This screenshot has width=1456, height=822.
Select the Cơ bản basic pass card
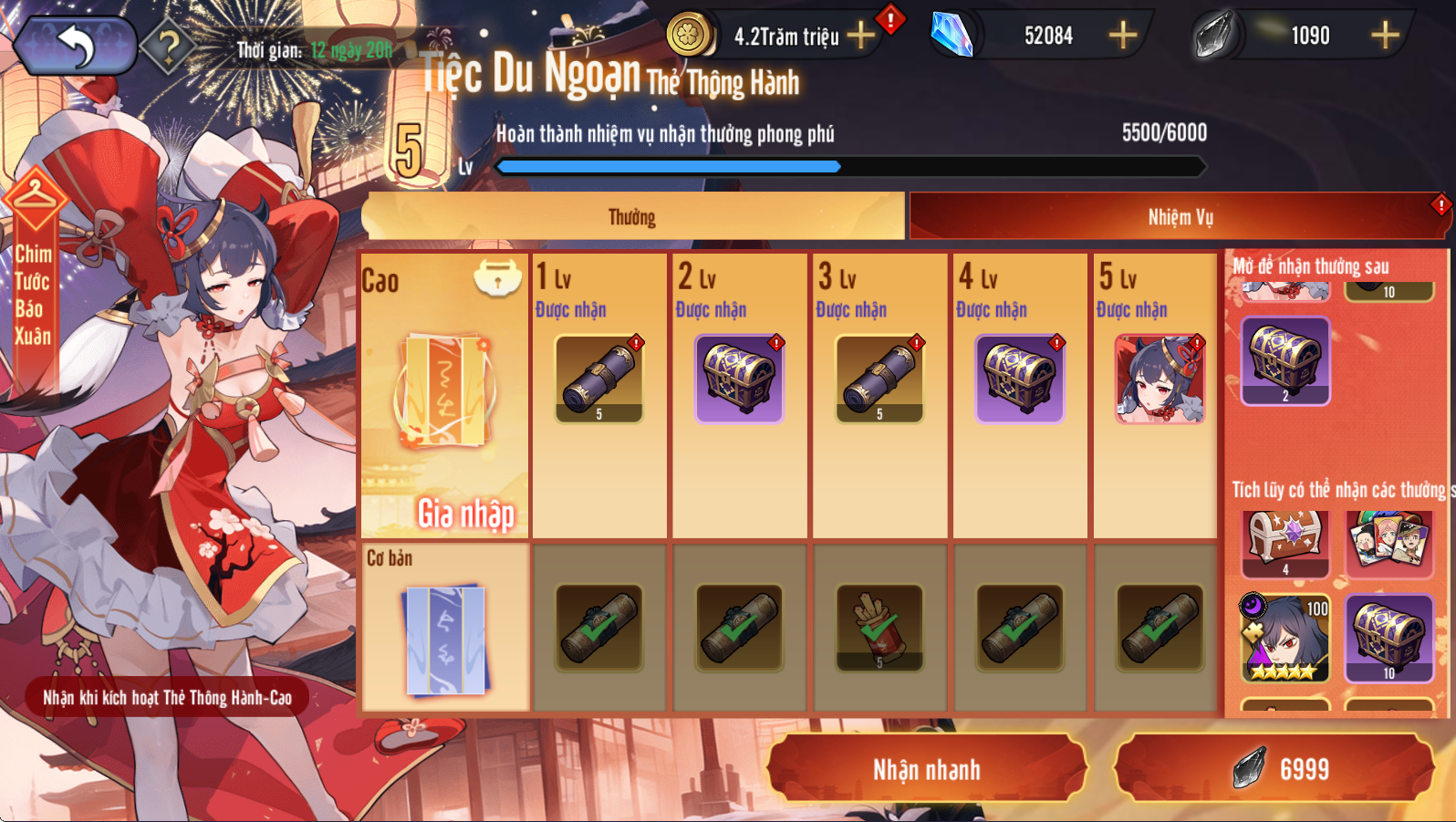(x=446, y=630)
